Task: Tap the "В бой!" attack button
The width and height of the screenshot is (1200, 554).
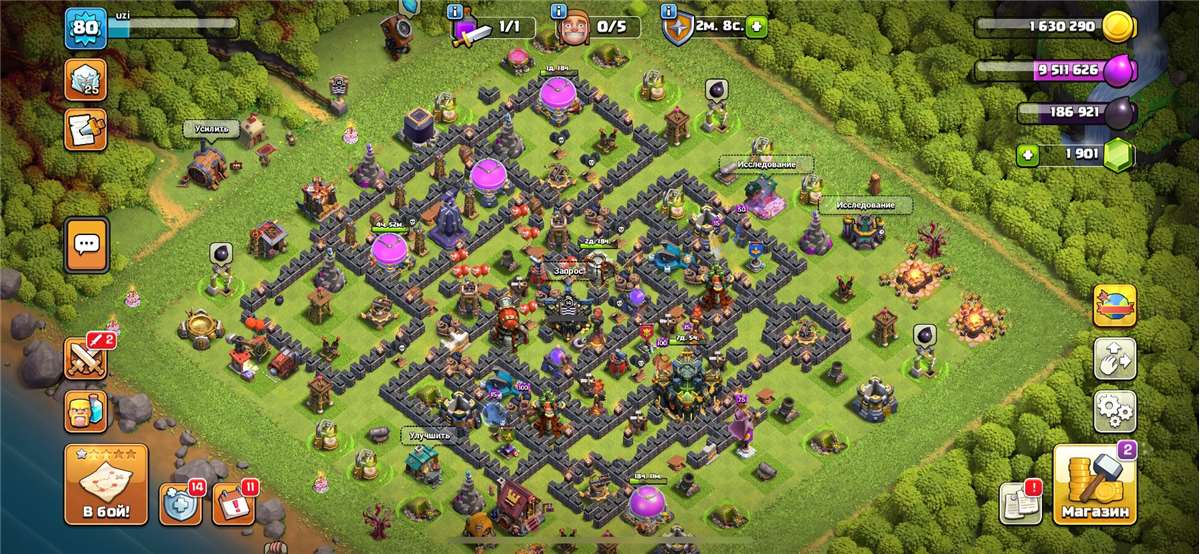Action: coord(106,485)
